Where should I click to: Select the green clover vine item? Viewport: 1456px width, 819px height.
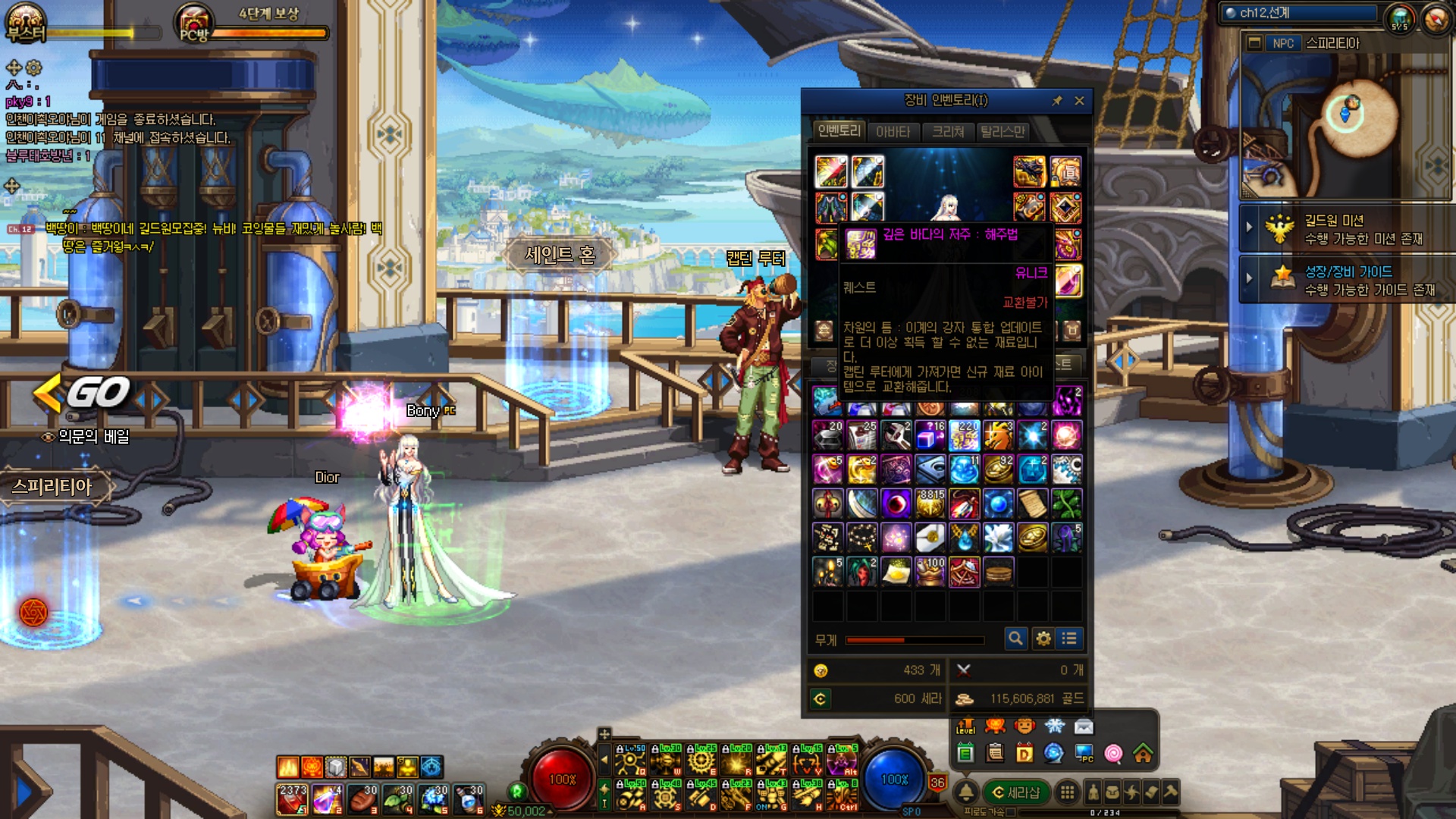1066,504
